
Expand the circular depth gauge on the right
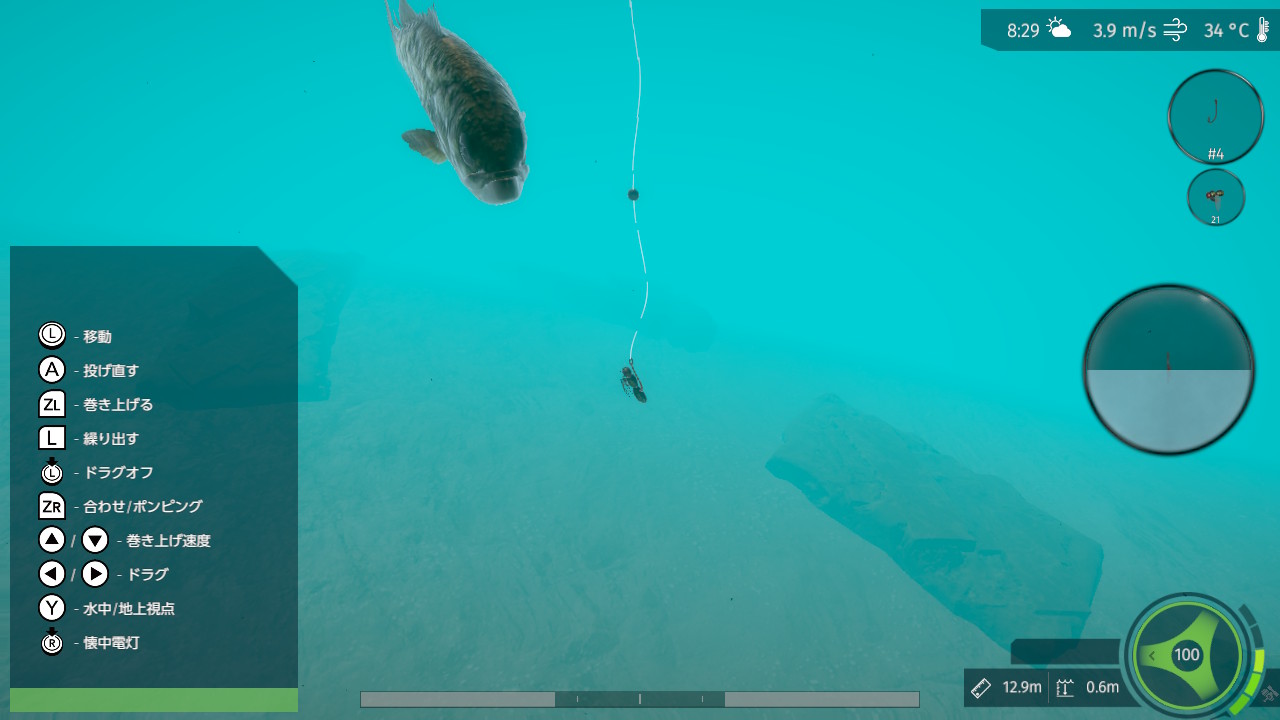(1168, 368)
